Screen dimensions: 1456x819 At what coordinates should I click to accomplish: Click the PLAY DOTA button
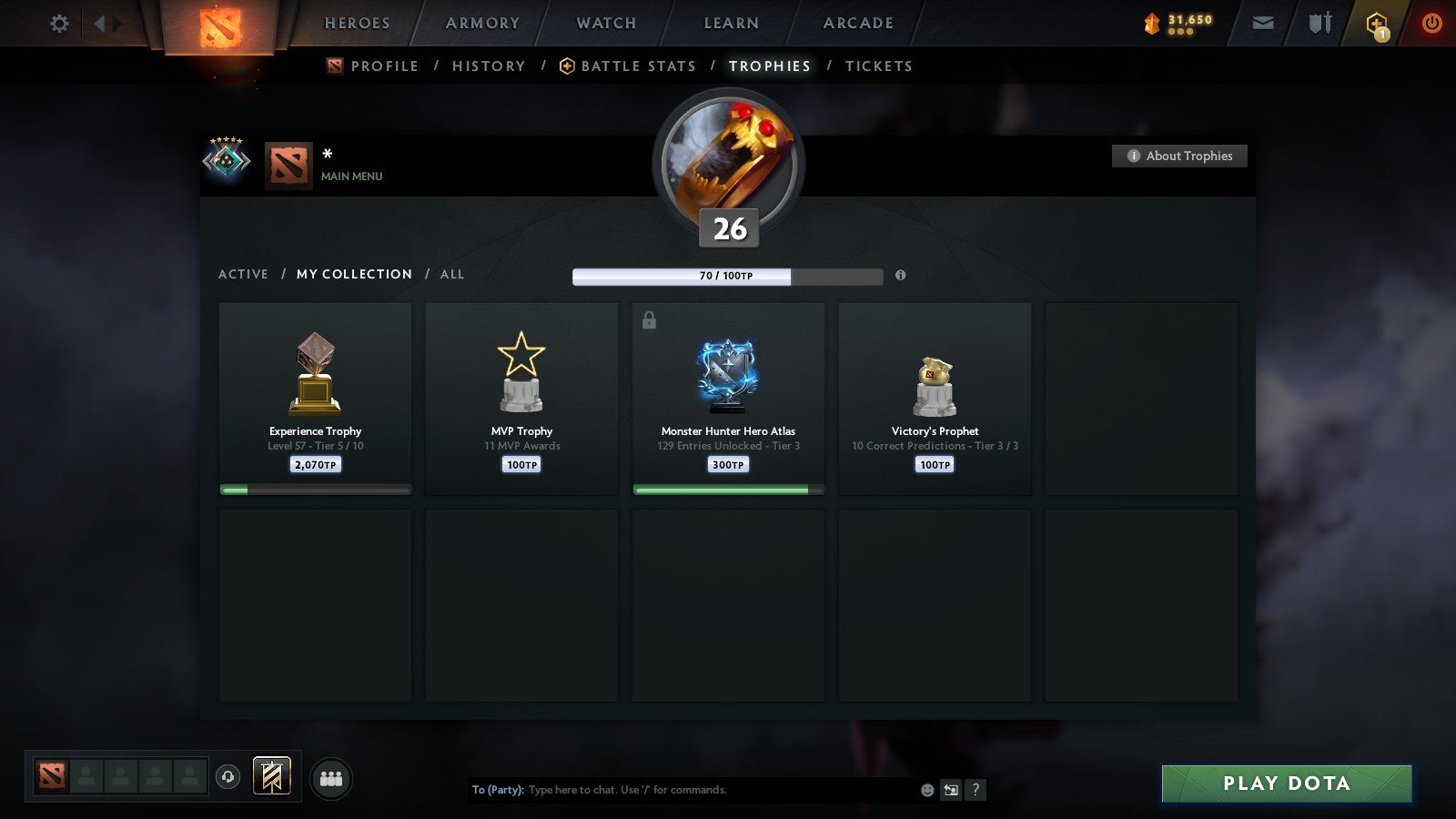1285,783
